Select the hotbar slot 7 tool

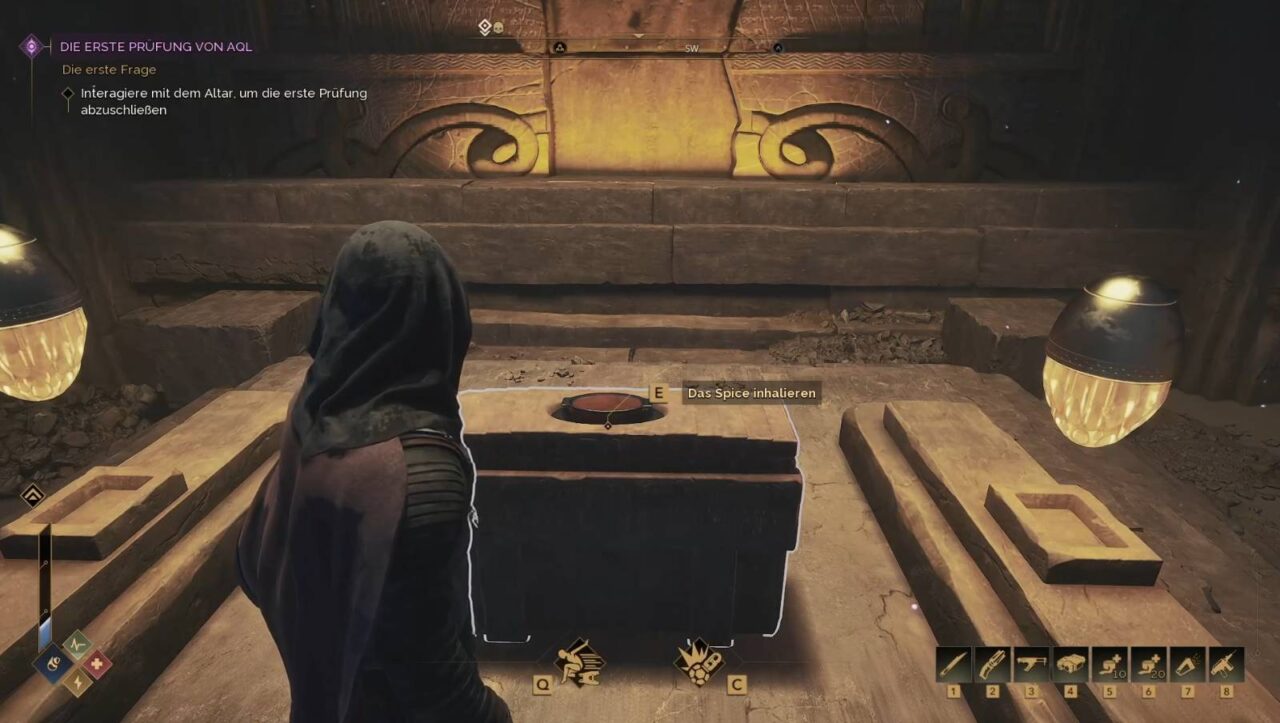tap(1187, 665)
